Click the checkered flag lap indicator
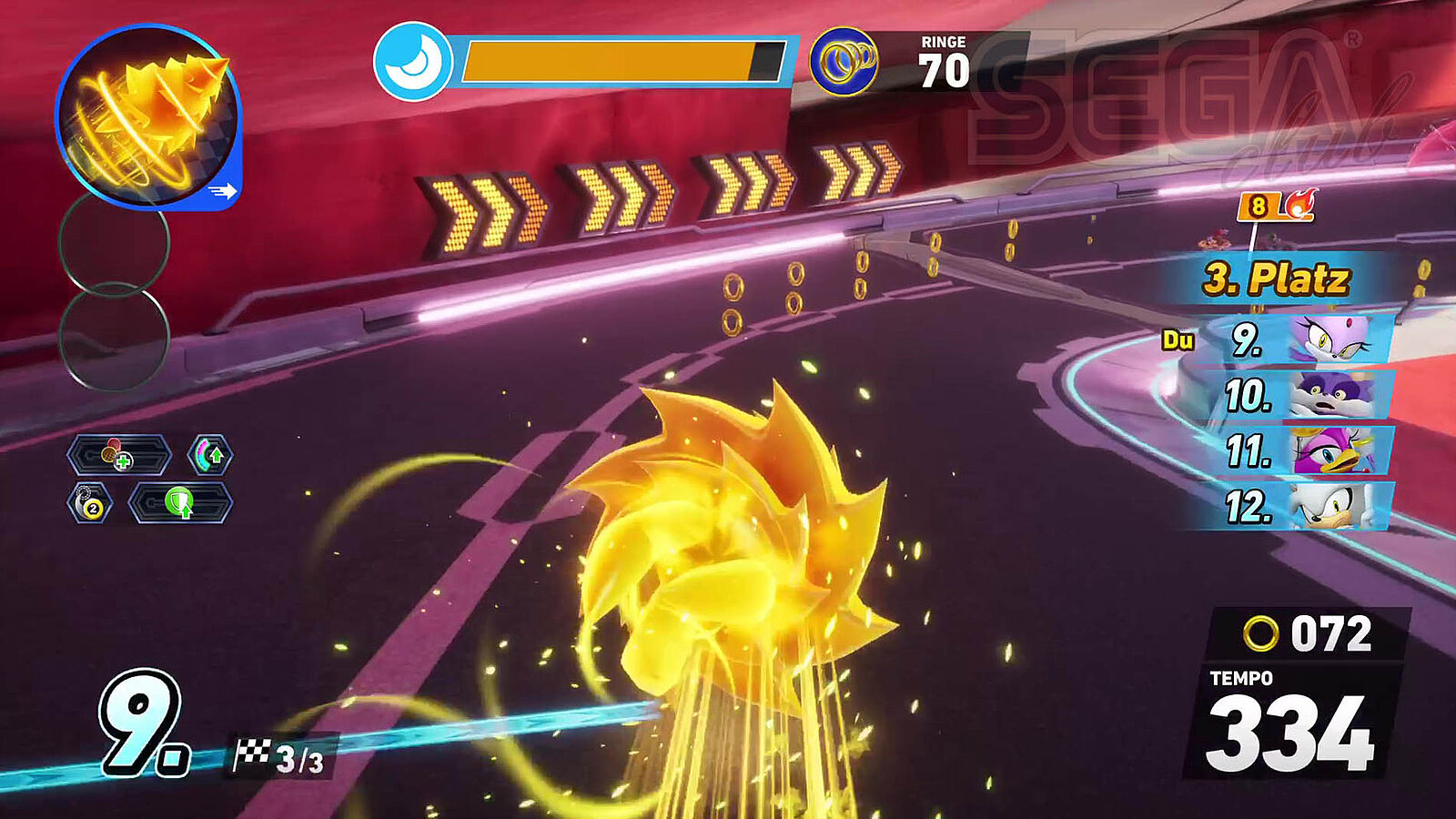Viewport: 1456px width, 819px height. pyautogui.click(x=278, y=756)
